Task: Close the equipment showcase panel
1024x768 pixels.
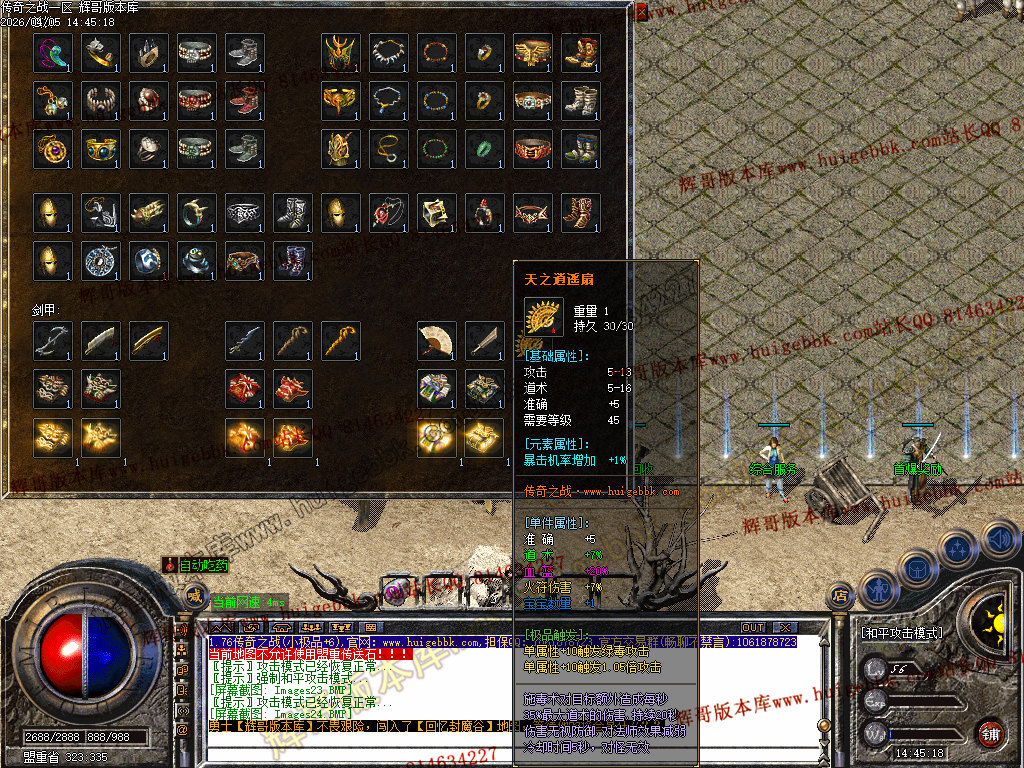Action: point(642,12)
